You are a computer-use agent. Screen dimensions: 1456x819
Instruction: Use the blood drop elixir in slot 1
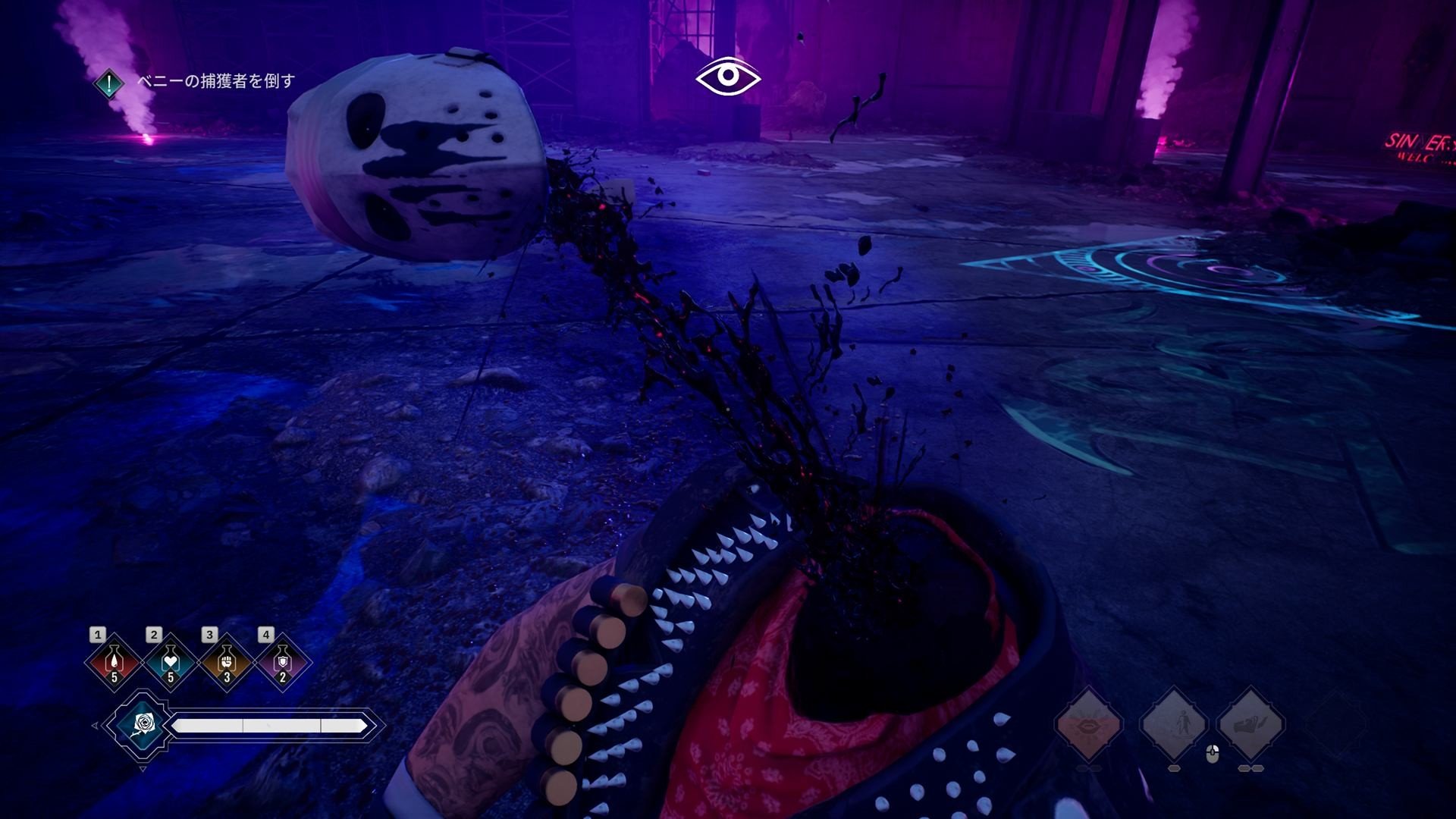click(x=115, y=663)
